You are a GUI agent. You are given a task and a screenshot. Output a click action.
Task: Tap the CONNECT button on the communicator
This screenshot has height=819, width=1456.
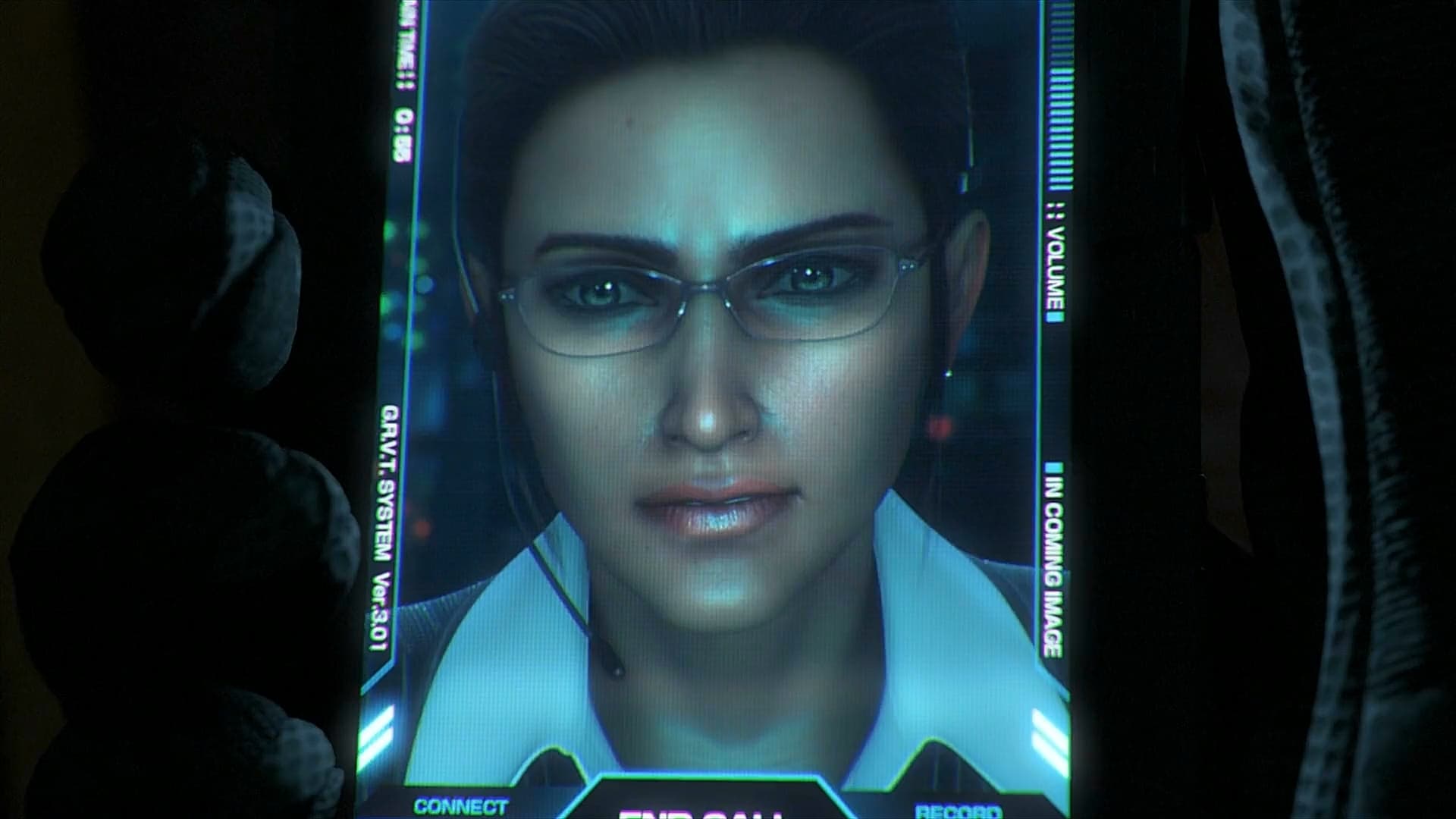tap(460, 807)
